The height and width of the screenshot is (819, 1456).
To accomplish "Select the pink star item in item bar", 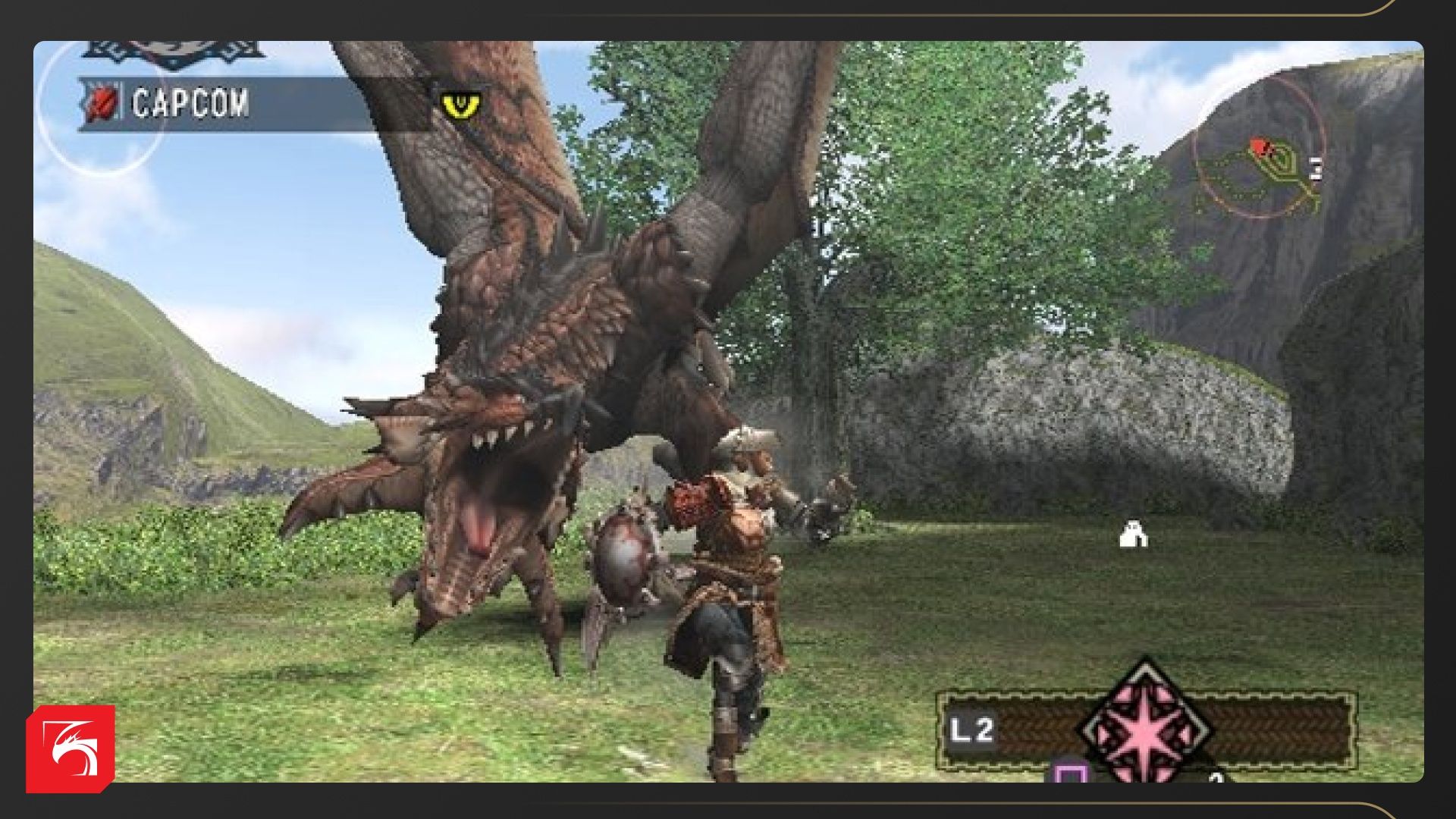I will pos(1146,726).
